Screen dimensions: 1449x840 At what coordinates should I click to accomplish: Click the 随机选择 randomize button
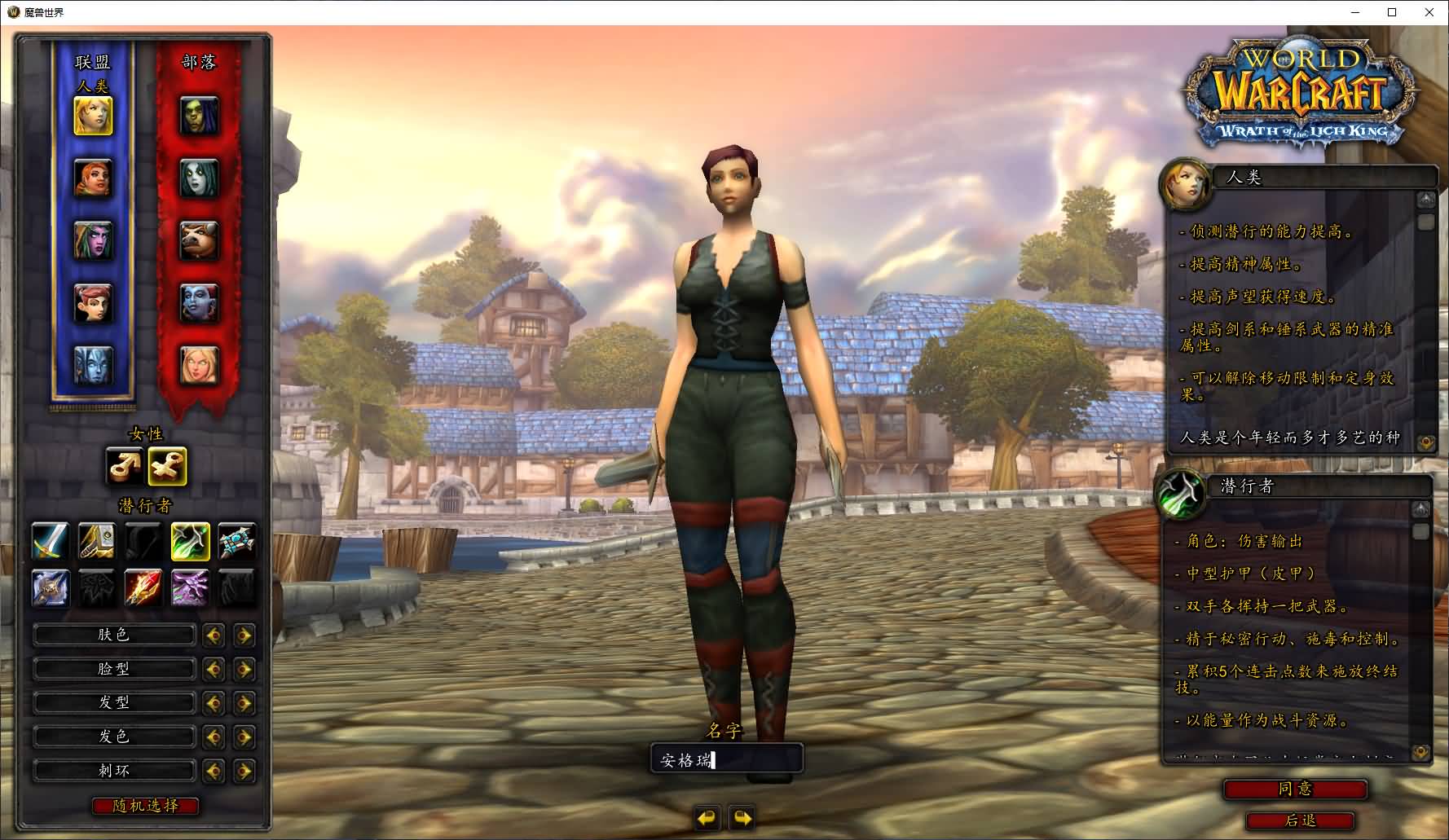(145, 806)
